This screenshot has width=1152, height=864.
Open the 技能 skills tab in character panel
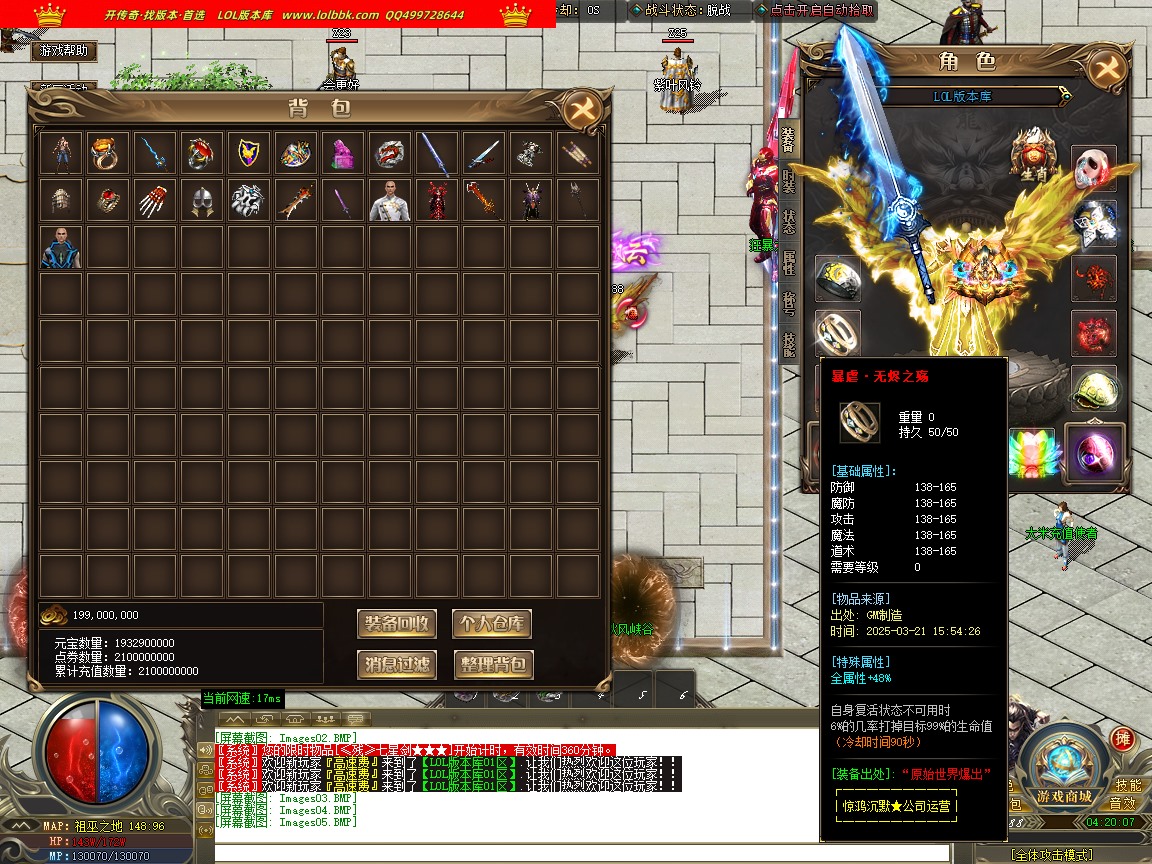(789, 344)
